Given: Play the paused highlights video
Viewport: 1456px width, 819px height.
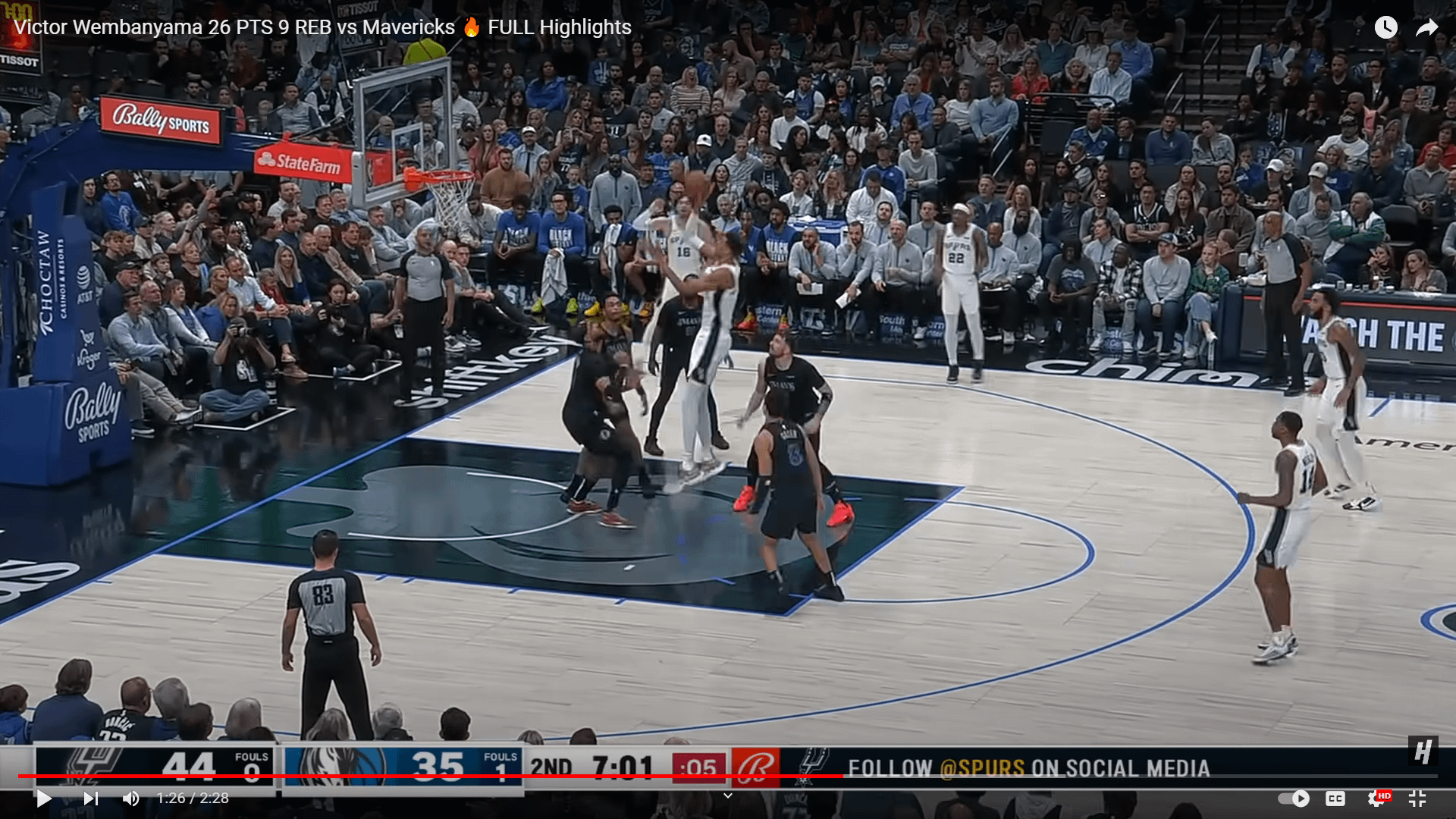Looking at the screenshot, I should (43, 798).
